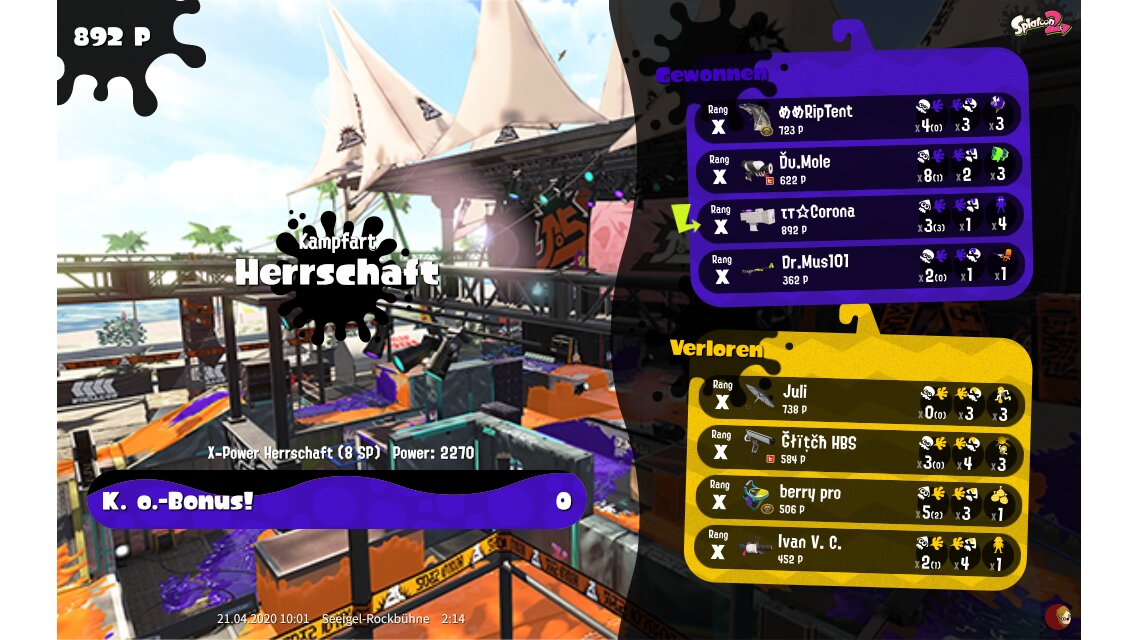Select the Mole player row

[x=858, y=169]
